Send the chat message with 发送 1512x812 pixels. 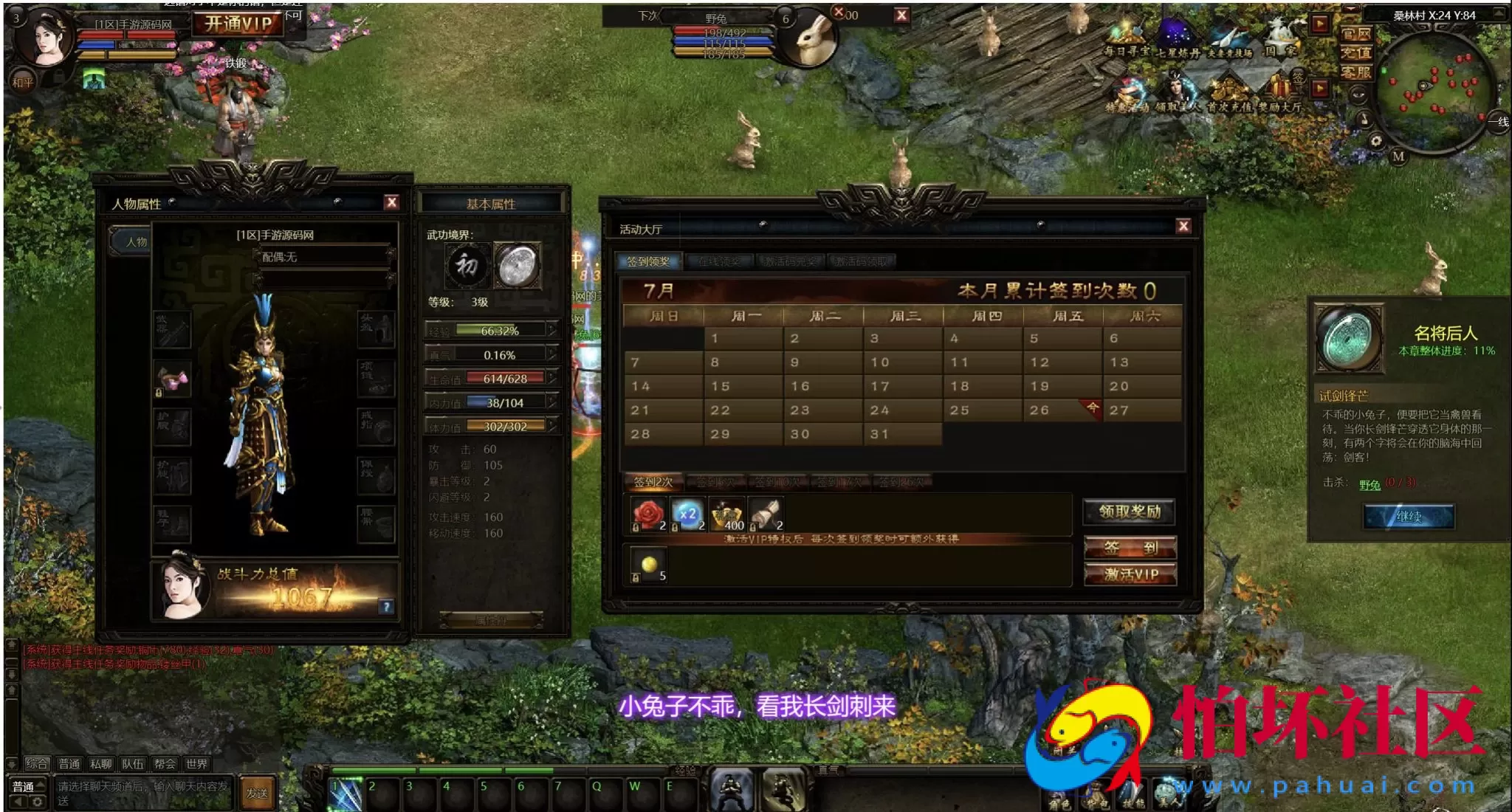pos(257,793)
